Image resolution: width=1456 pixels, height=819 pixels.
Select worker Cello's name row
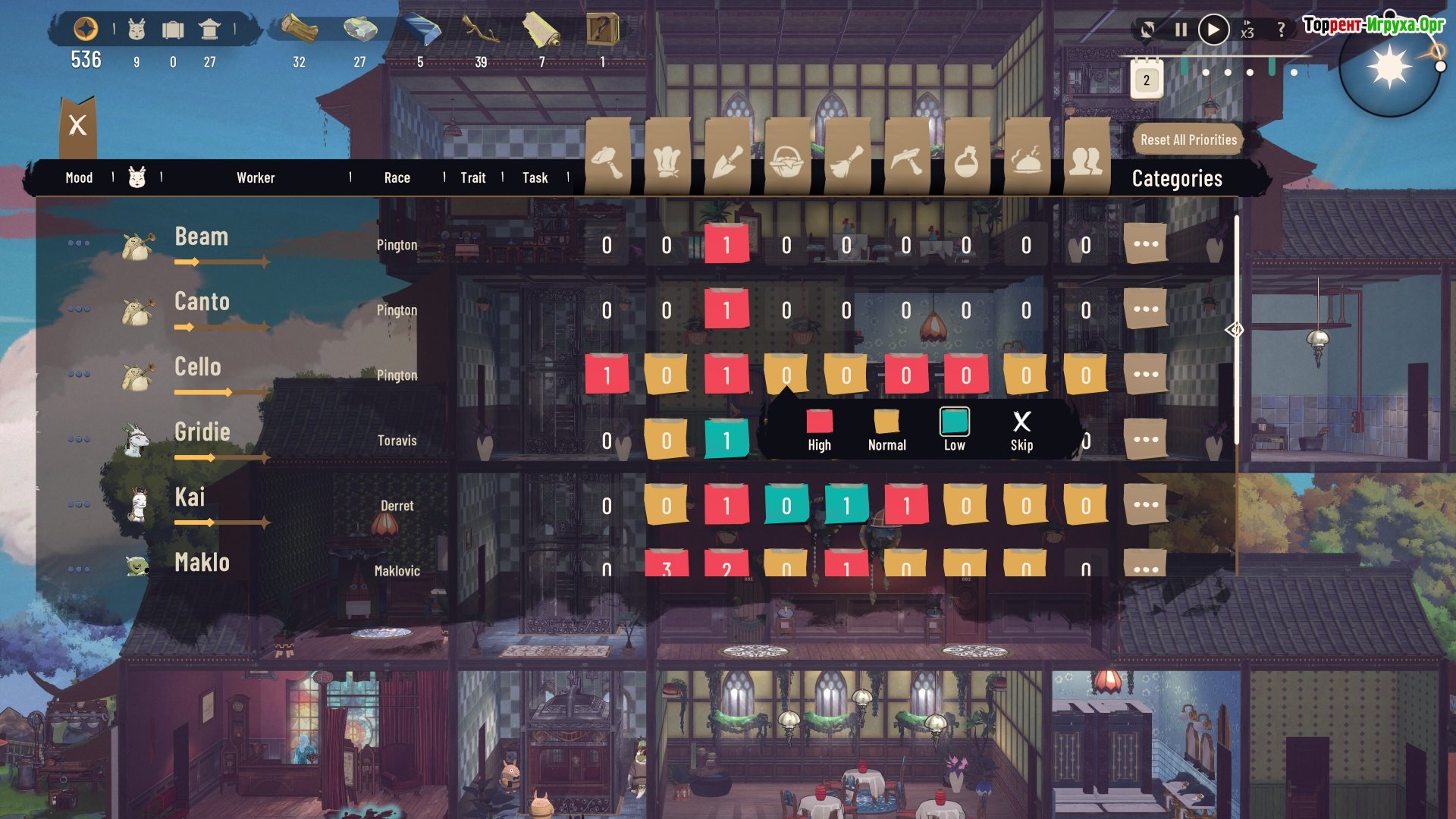[x=198, y=367]
